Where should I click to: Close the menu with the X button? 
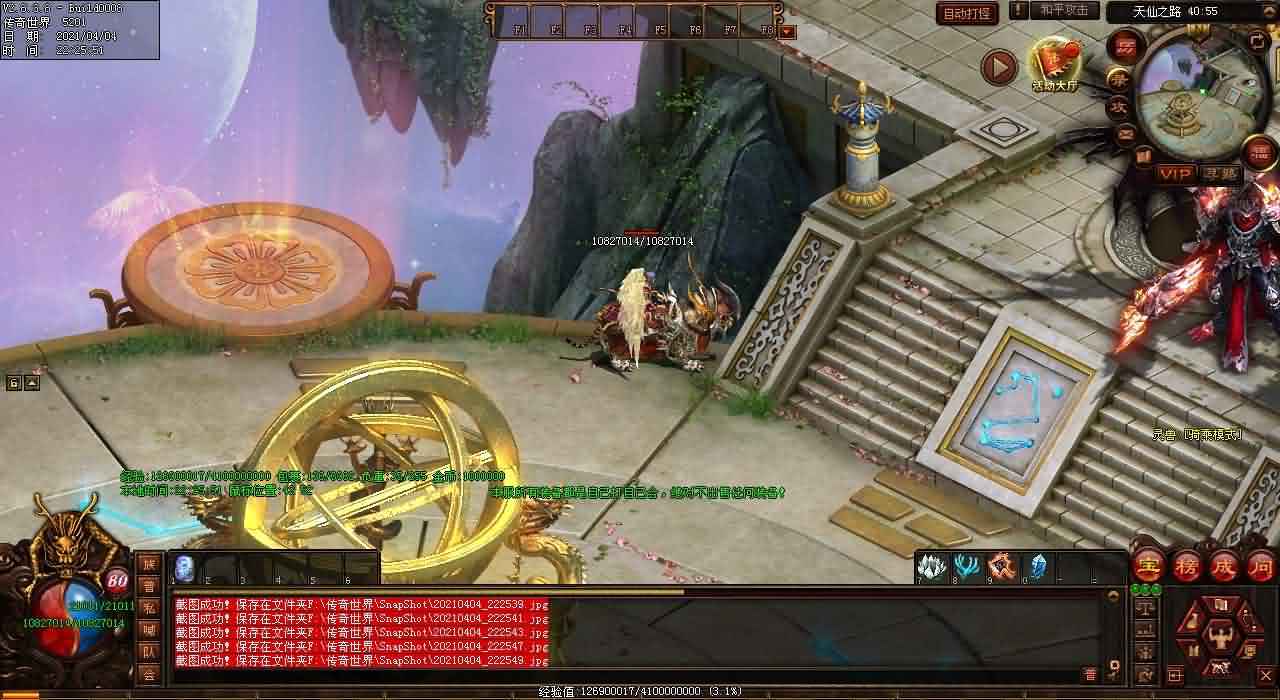[1264, 676]
